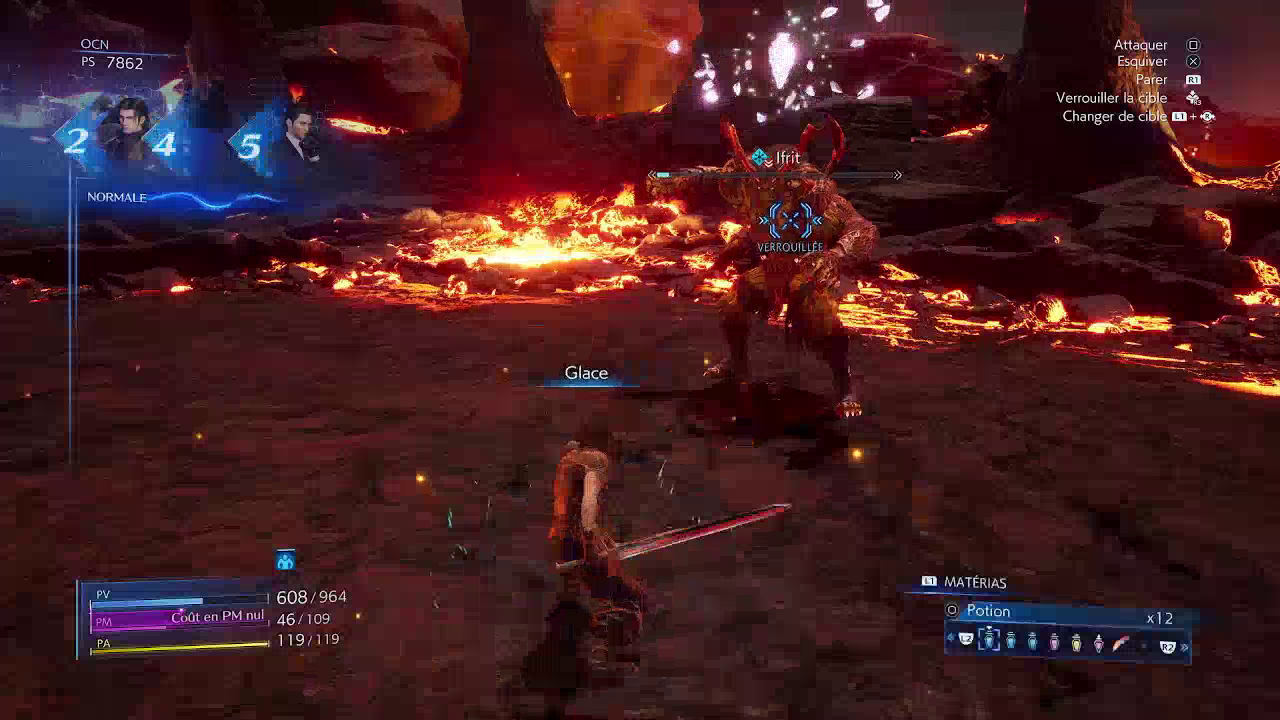Switch to the NORMALE mode tab

[117, 198]
